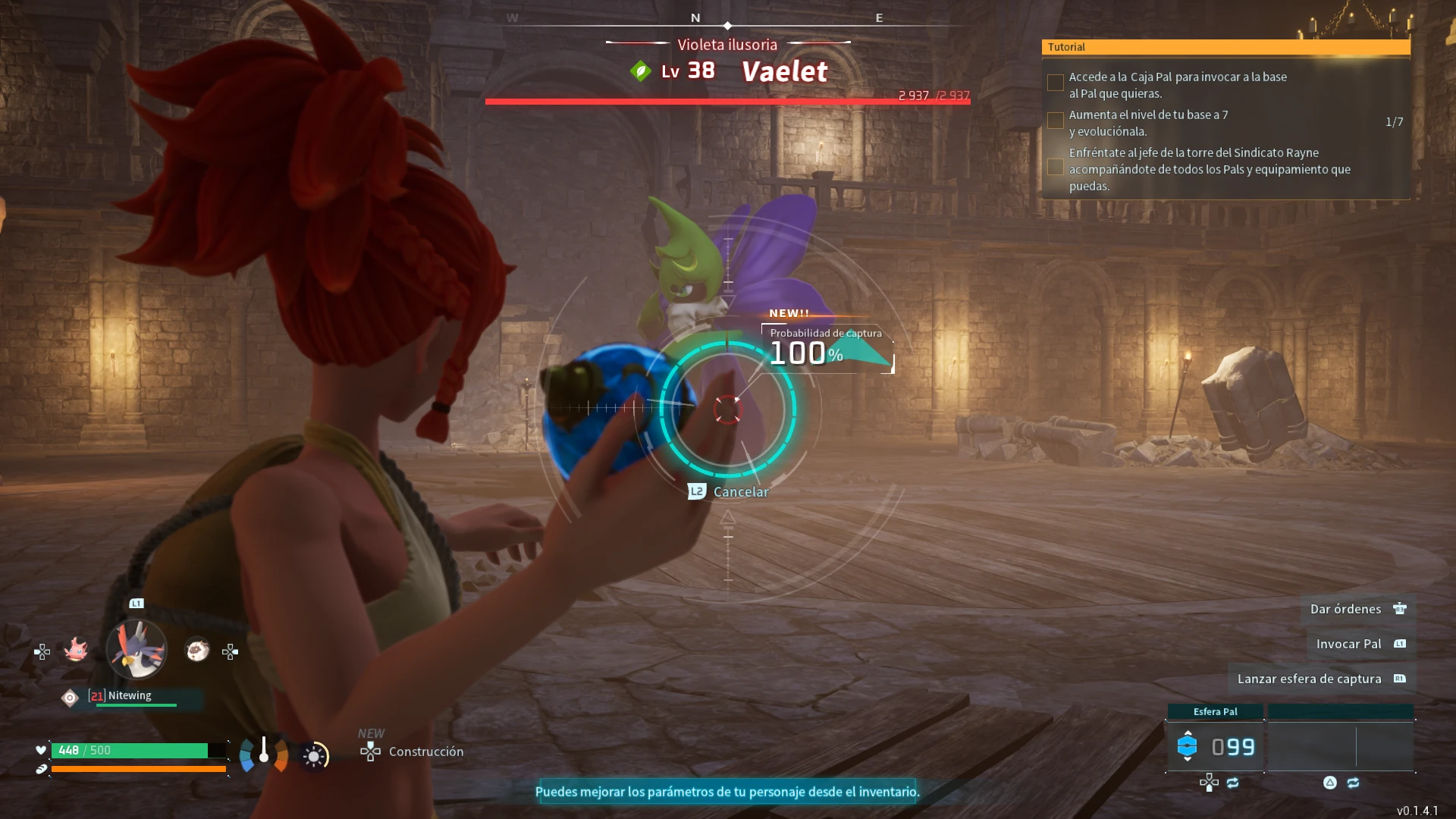Check the Sindicato Rayne boss tutorial checkbox
Screen dimensions: 1456x819
point(1055,167)
